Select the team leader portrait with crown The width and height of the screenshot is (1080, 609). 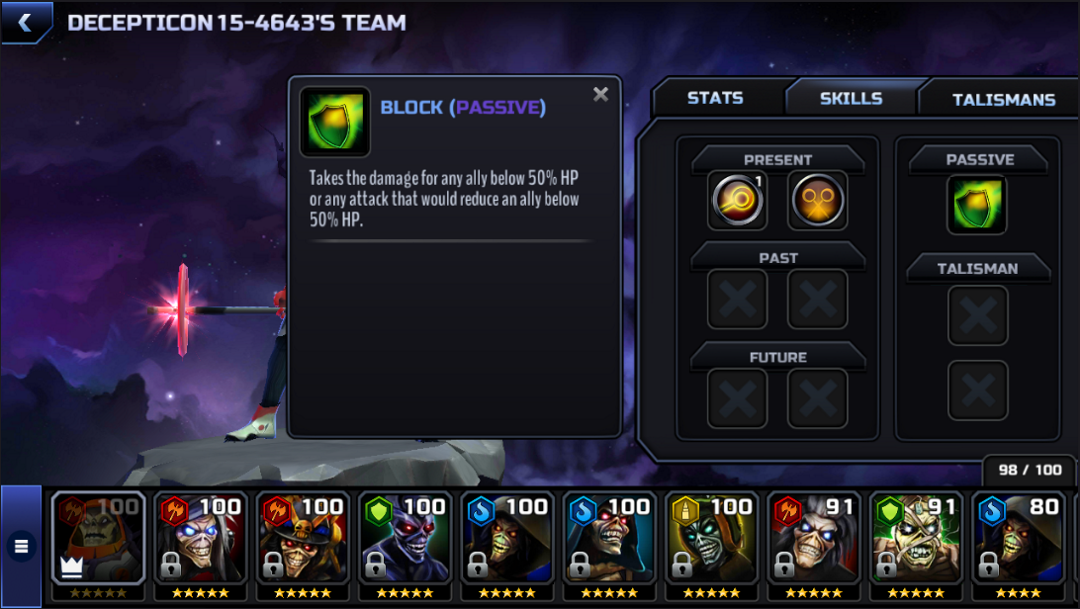[98, 538]
